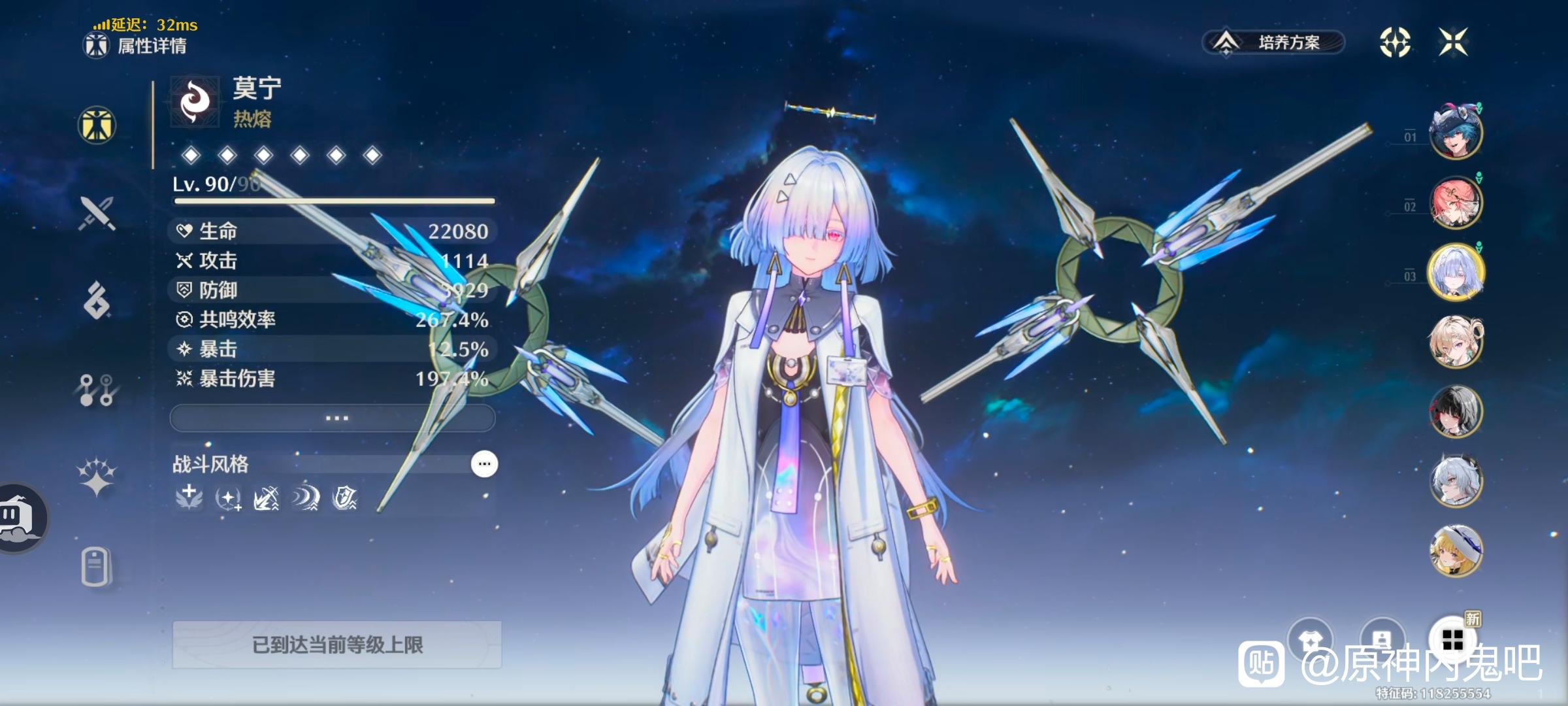This screenshot has width=1568, height=706.
Task: Switch to the weapon tab with crossed sword icon
Action: pos(97,213)
